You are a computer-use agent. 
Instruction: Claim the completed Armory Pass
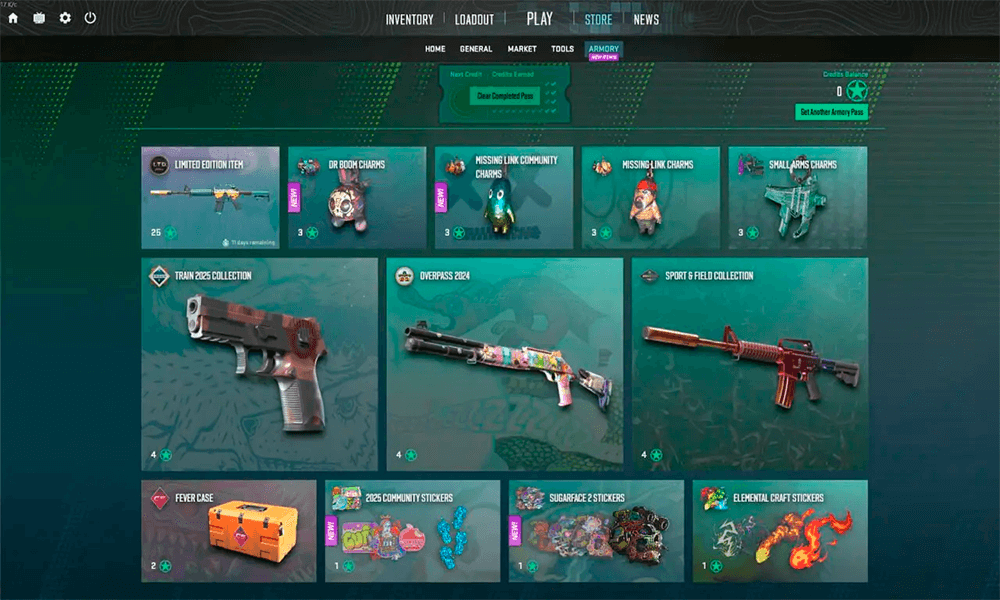505,96
